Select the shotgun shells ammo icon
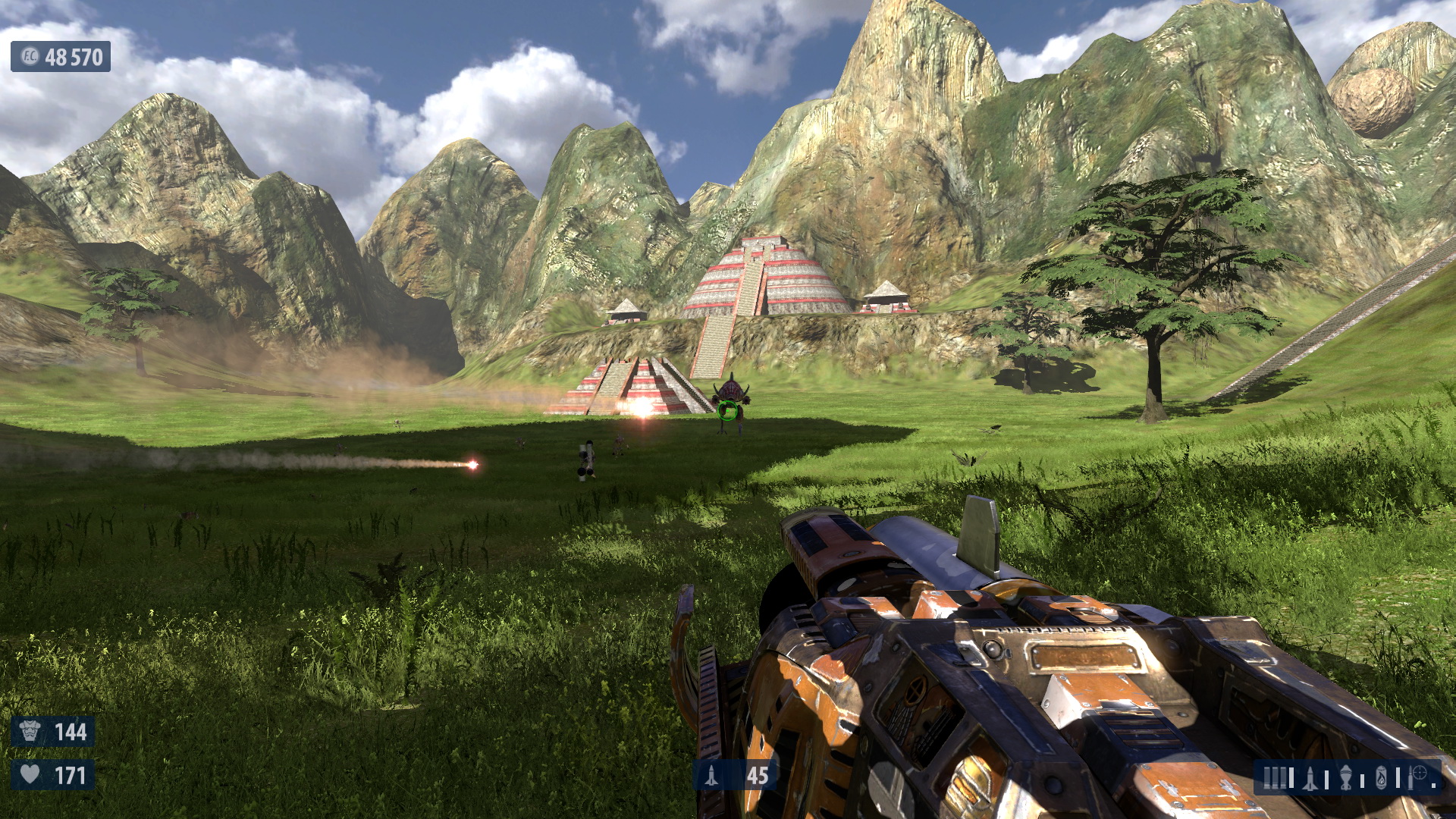1456x819 pixels. 1275,777
